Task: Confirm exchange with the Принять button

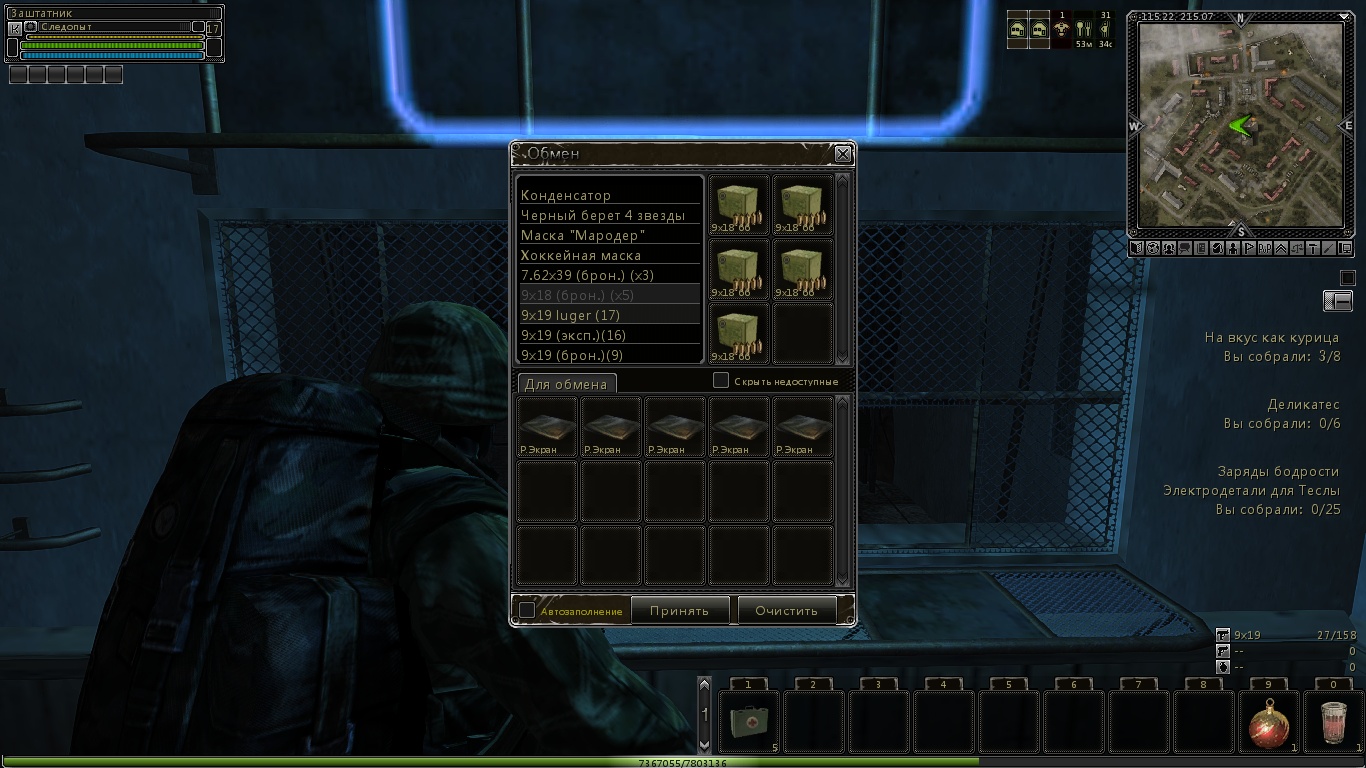Action: tap(679, 610)
